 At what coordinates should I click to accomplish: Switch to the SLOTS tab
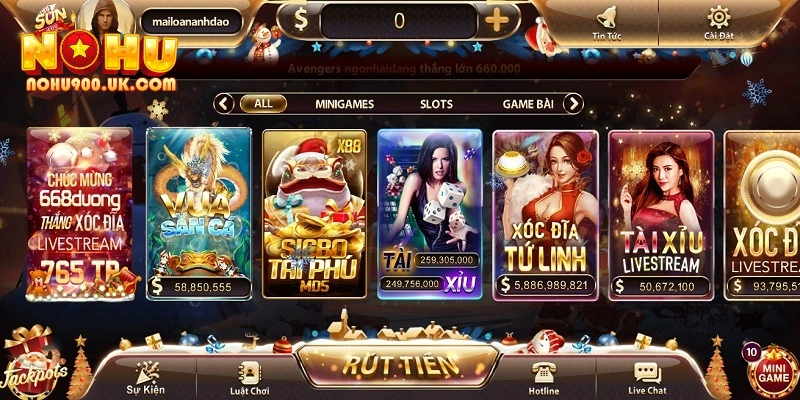(435, 103)
